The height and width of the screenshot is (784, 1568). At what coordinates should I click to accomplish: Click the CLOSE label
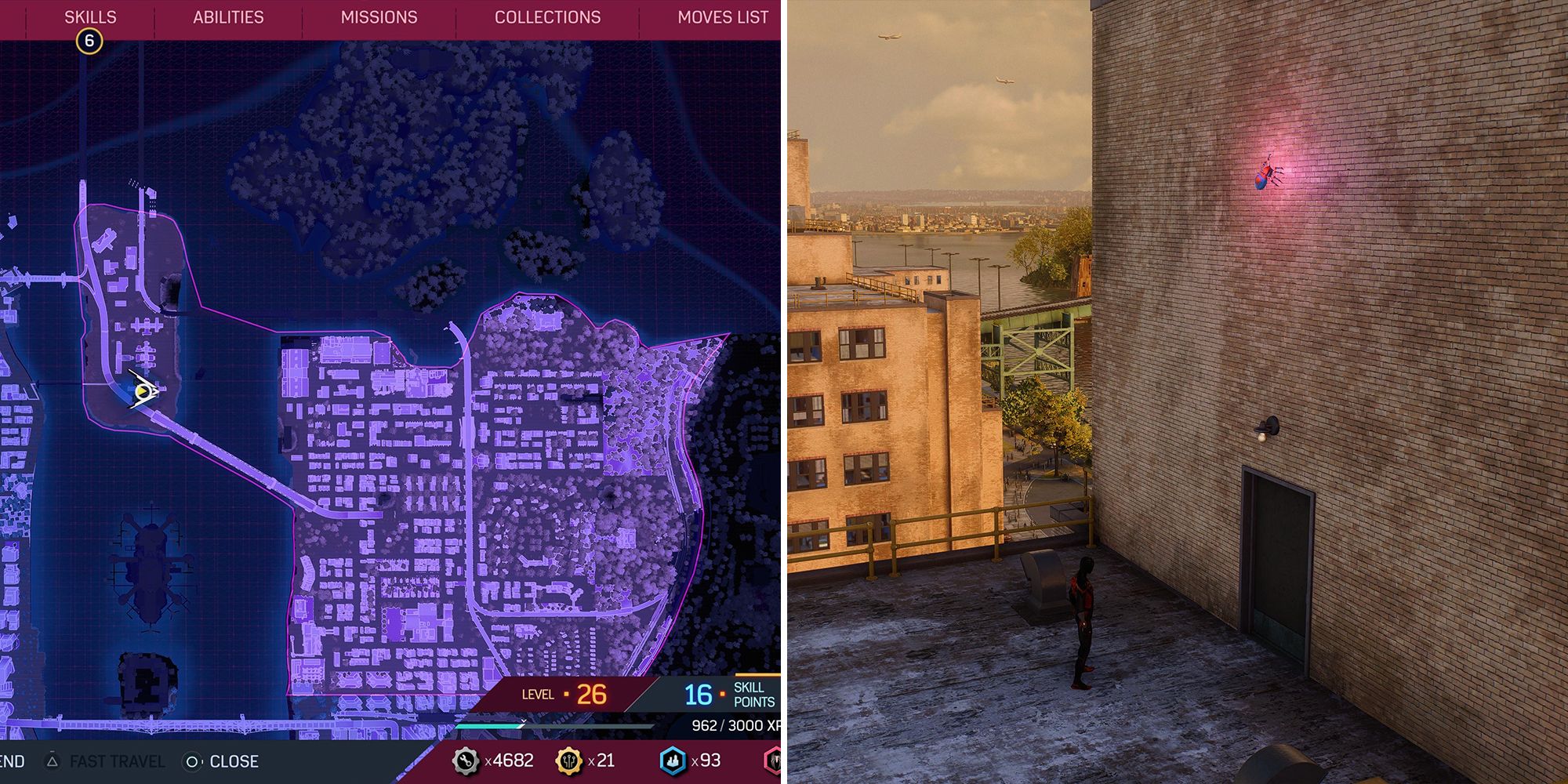[234, 760]
